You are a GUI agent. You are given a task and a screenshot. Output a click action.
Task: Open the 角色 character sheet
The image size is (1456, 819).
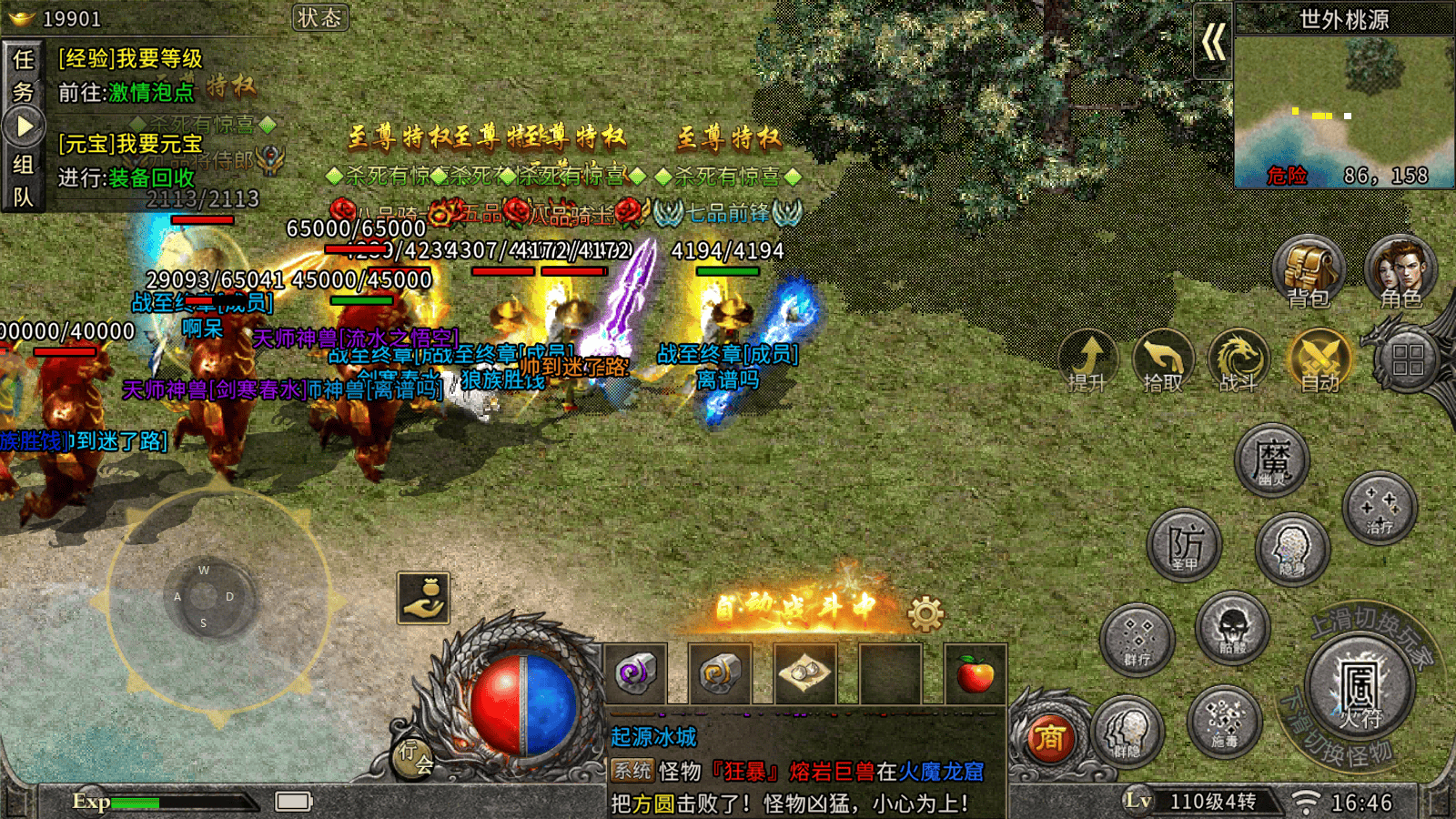[x=1400, y=271]
